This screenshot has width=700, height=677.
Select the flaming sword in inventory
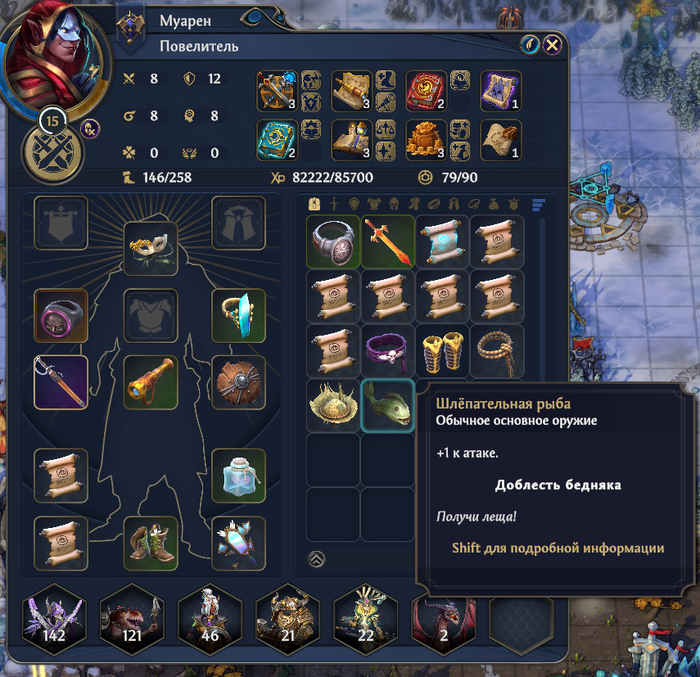(387, 241)
